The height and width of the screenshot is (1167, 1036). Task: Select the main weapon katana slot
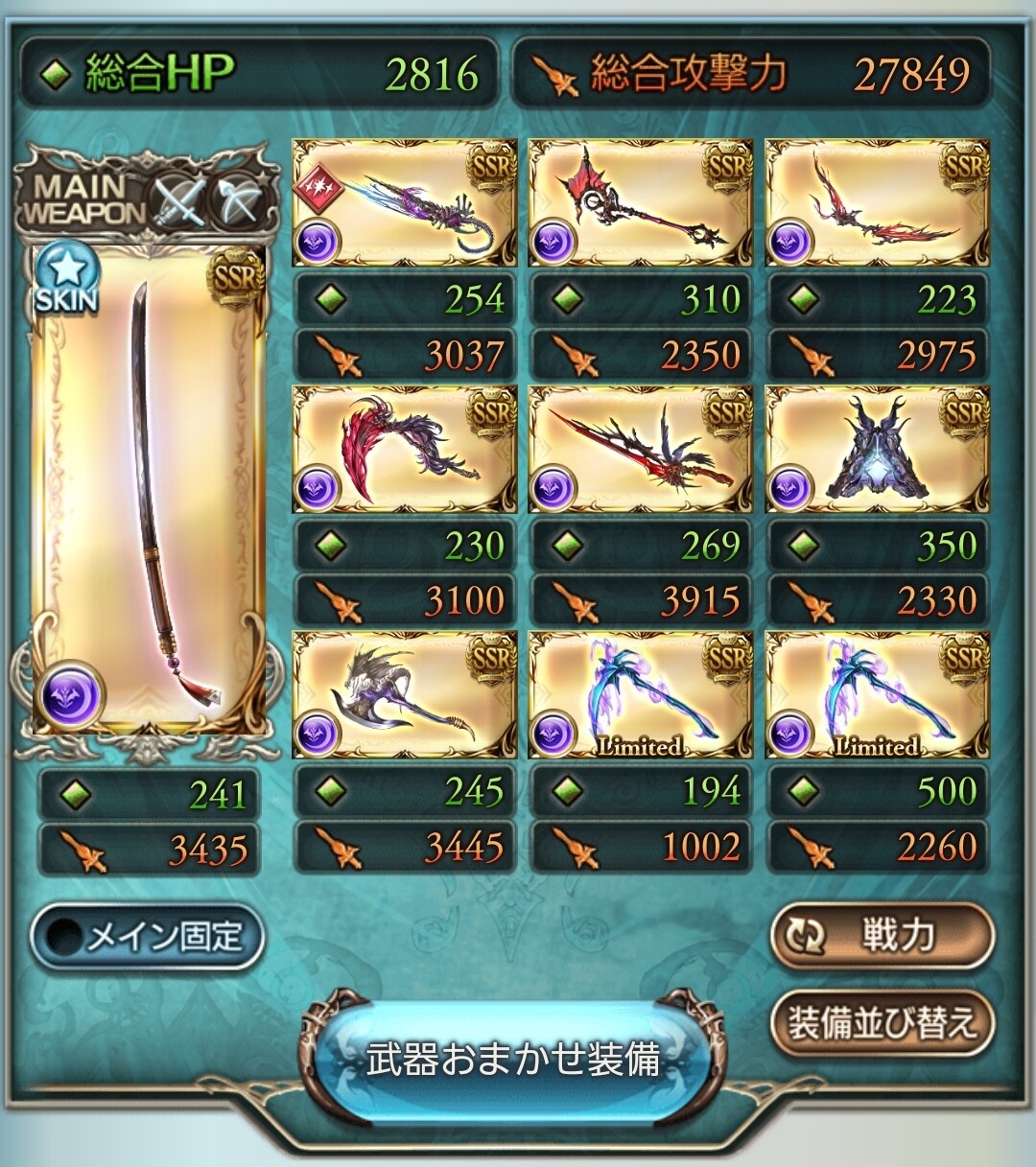(149, 489)
